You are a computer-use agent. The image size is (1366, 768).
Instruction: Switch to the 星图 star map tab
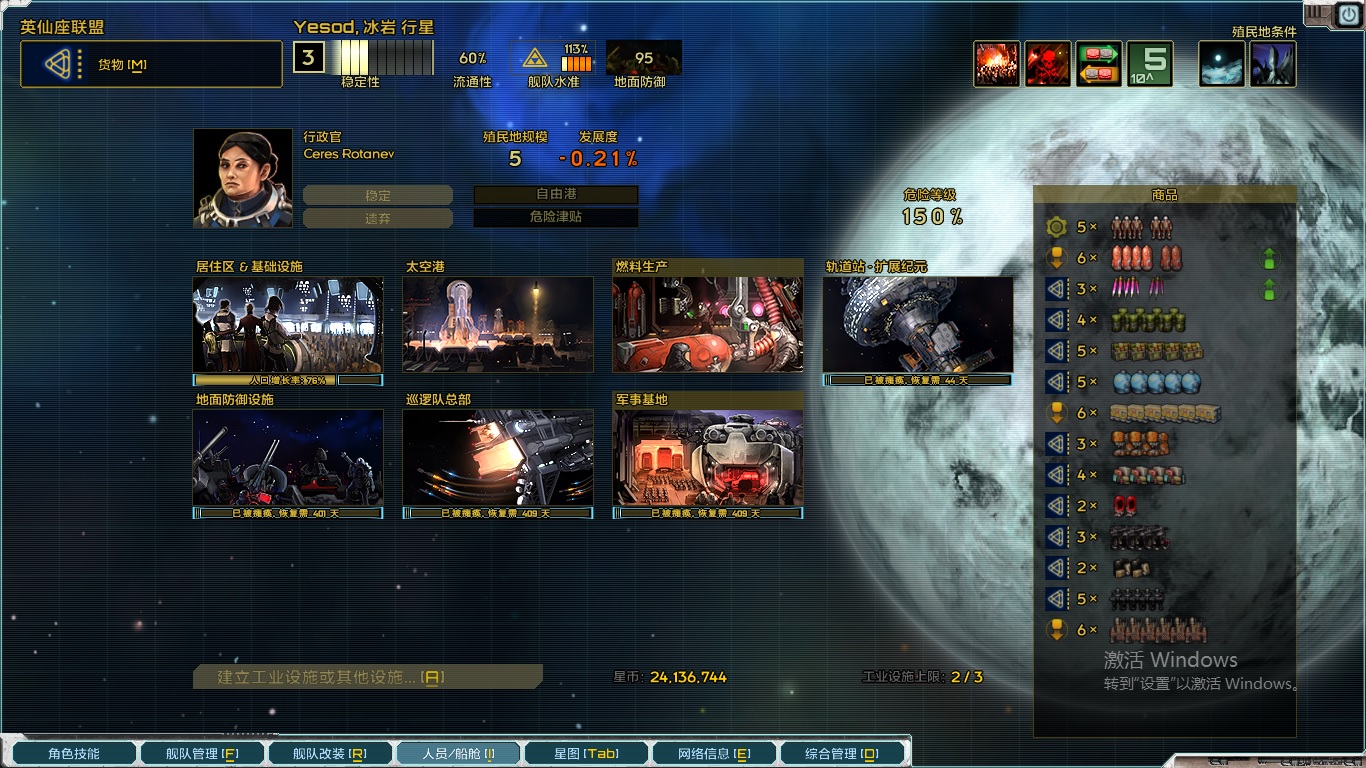pyautogui.click(x=586, y=753)
